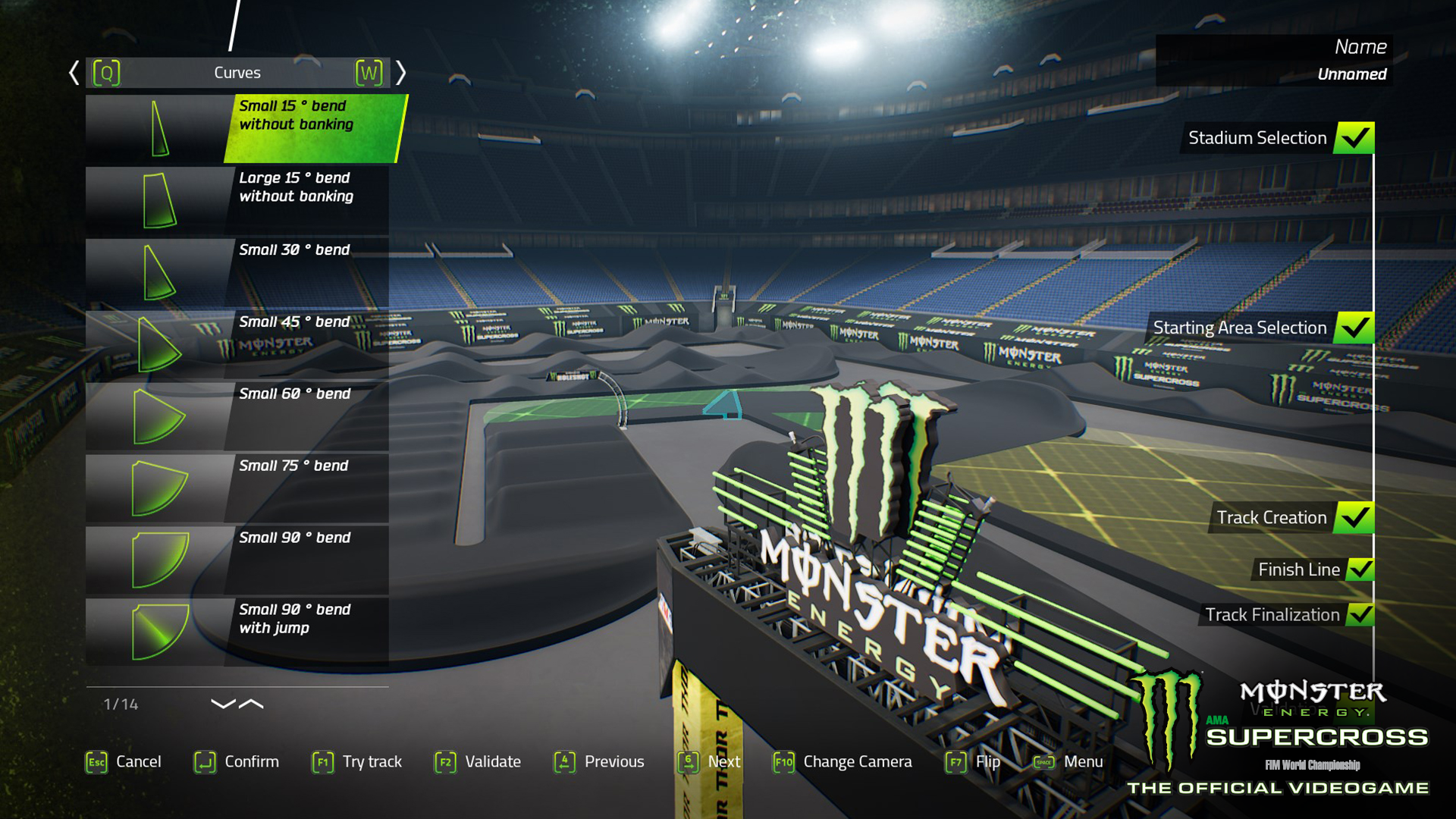Switch to the next category with W
Screen dimensions: 1456x819
point(369,72)
